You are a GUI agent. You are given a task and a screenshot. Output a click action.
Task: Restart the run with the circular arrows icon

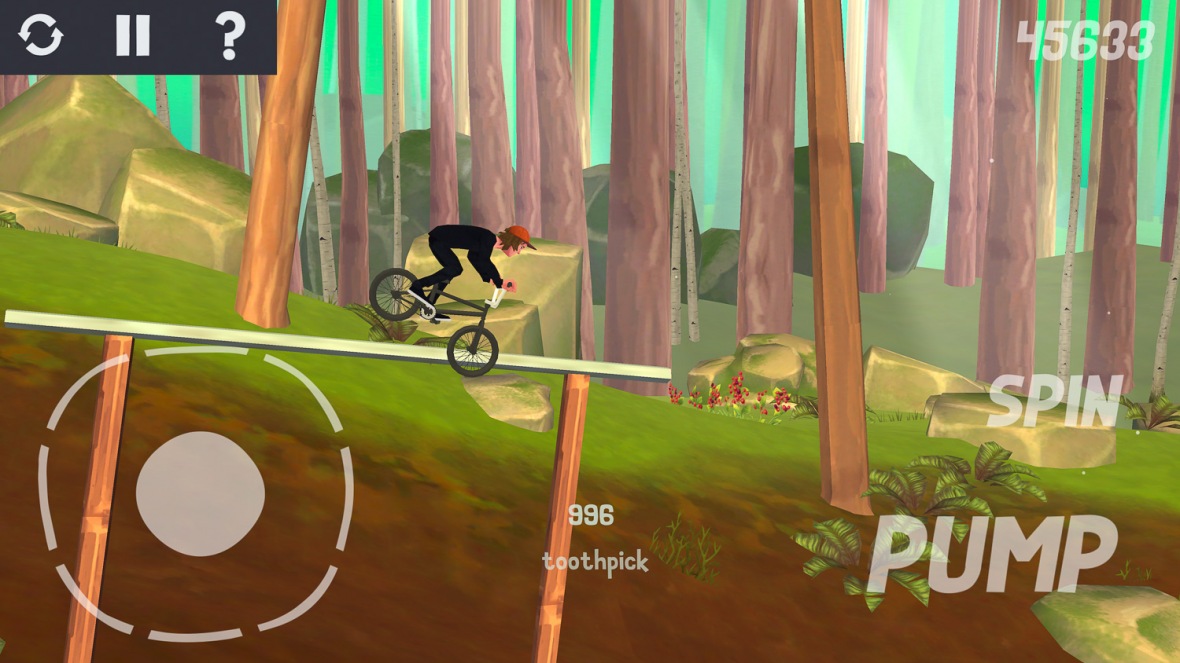point(41,36)
